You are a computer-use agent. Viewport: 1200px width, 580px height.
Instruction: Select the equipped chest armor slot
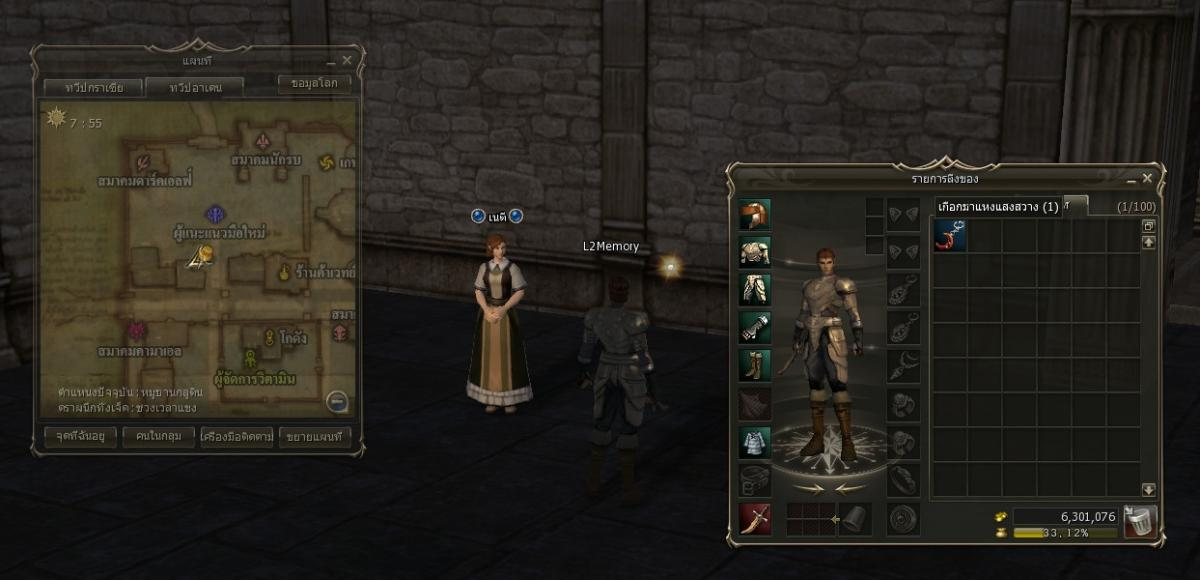pyautogui.click(x=755, y=252)
